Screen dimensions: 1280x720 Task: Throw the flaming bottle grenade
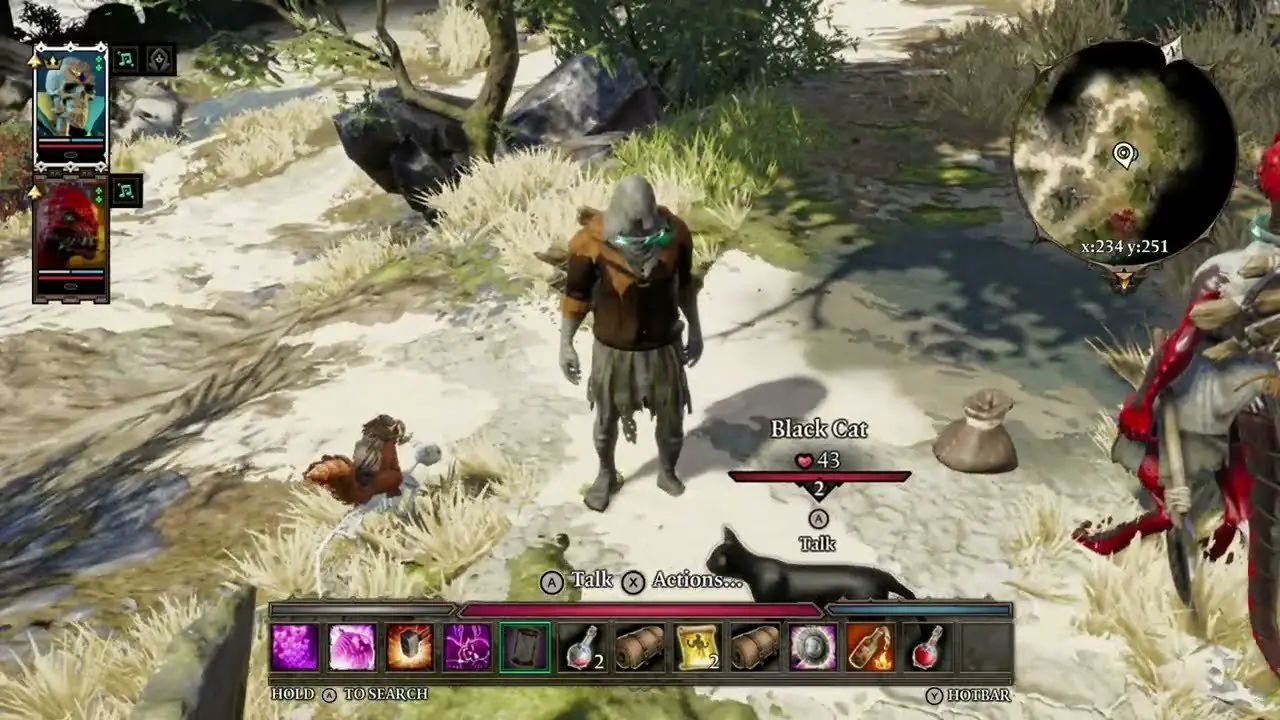[870, 647]
